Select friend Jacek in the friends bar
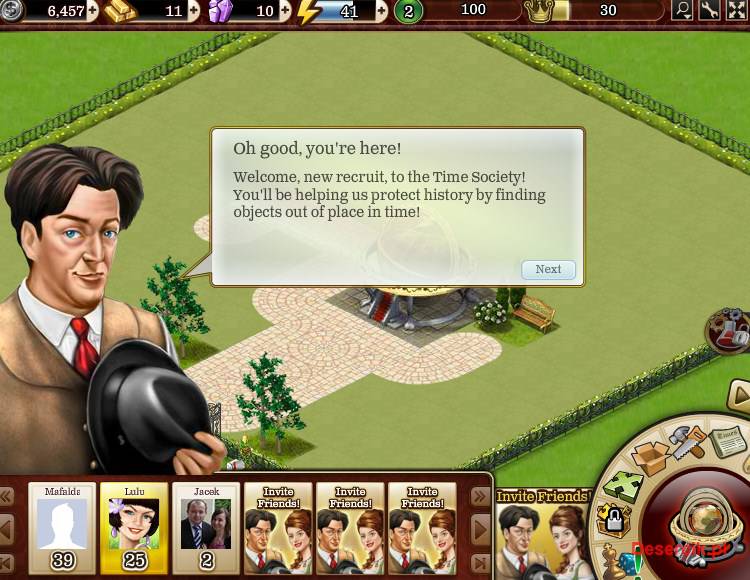Viewport: 750px width, 580px height. click(x=206, y=527)
